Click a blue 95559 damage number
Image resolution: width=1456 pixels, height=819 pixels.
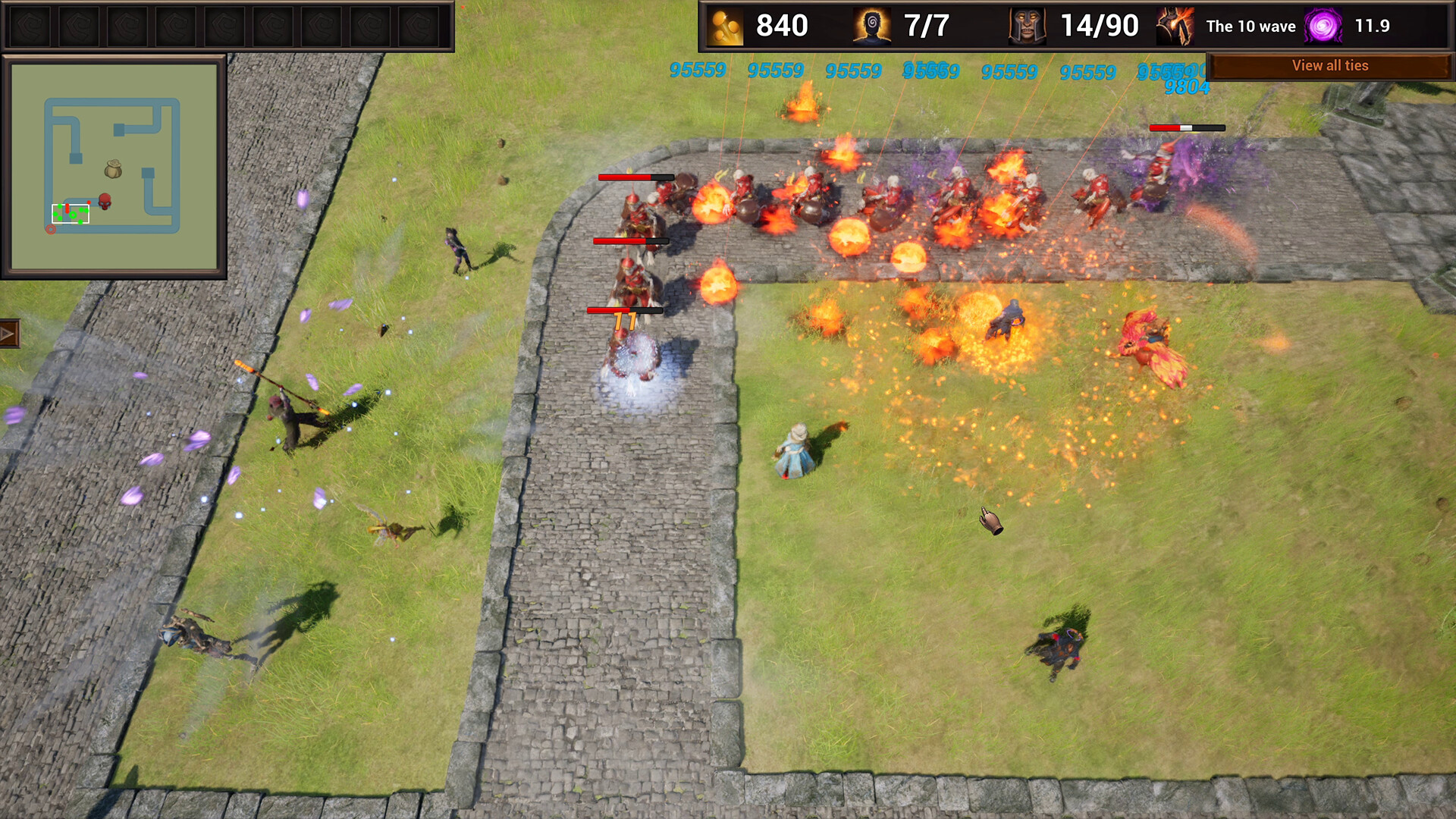pos(697,70)
